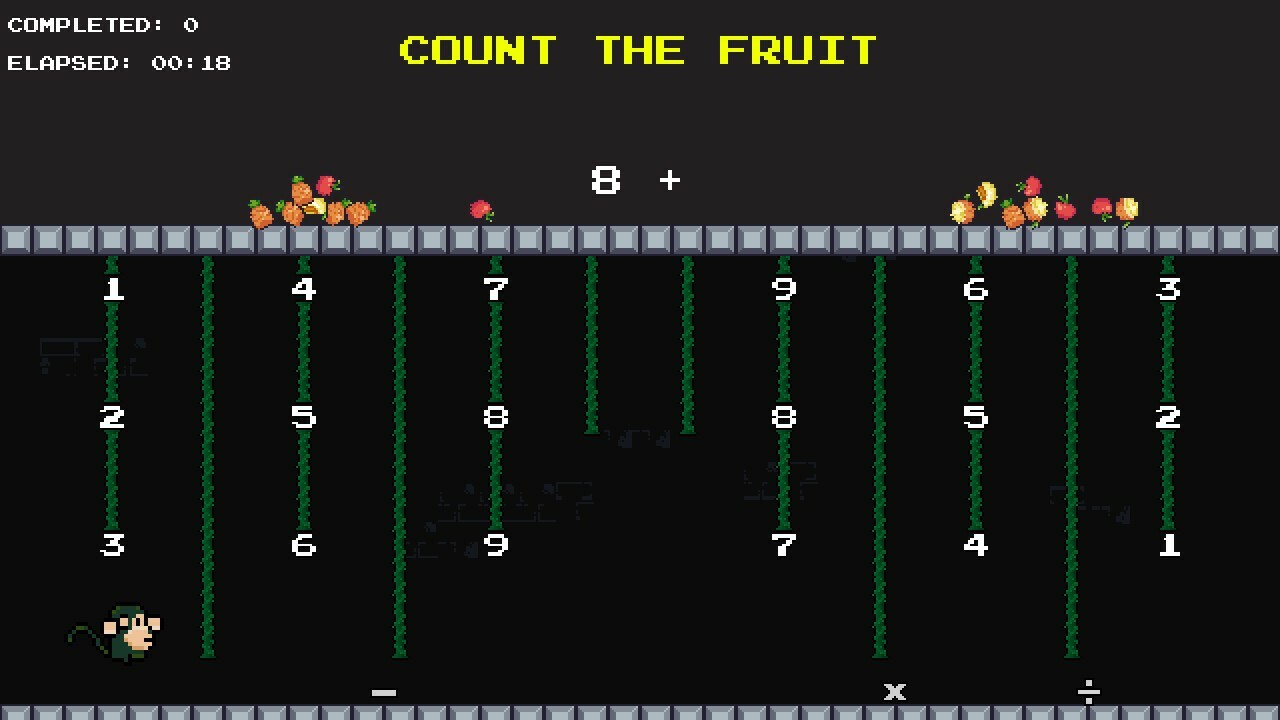Viewport: 1280px width, 720px height.
Task: Click number 4 on the second vine
Action: click(x=304, y=290)
